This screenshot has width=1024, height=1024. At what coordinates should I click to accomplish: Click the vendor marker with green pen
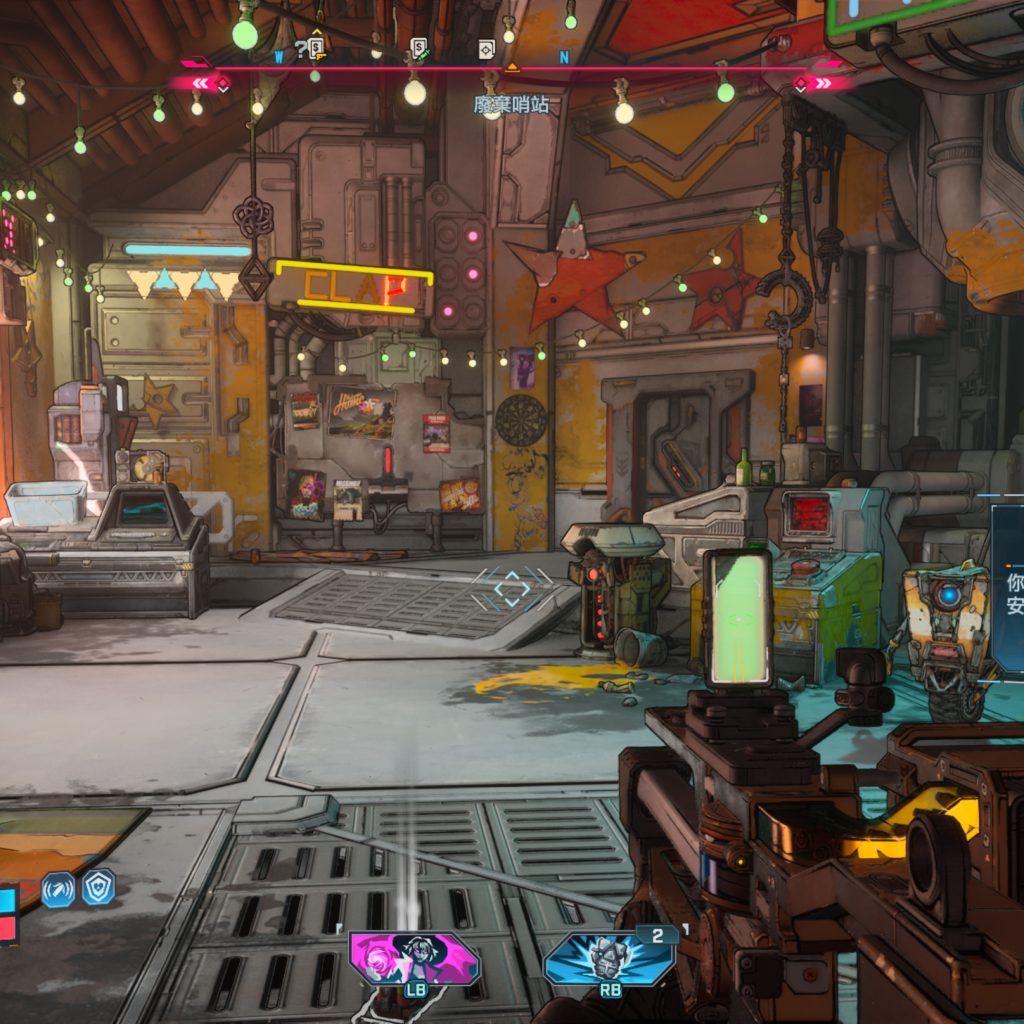[x=419, y=48]
